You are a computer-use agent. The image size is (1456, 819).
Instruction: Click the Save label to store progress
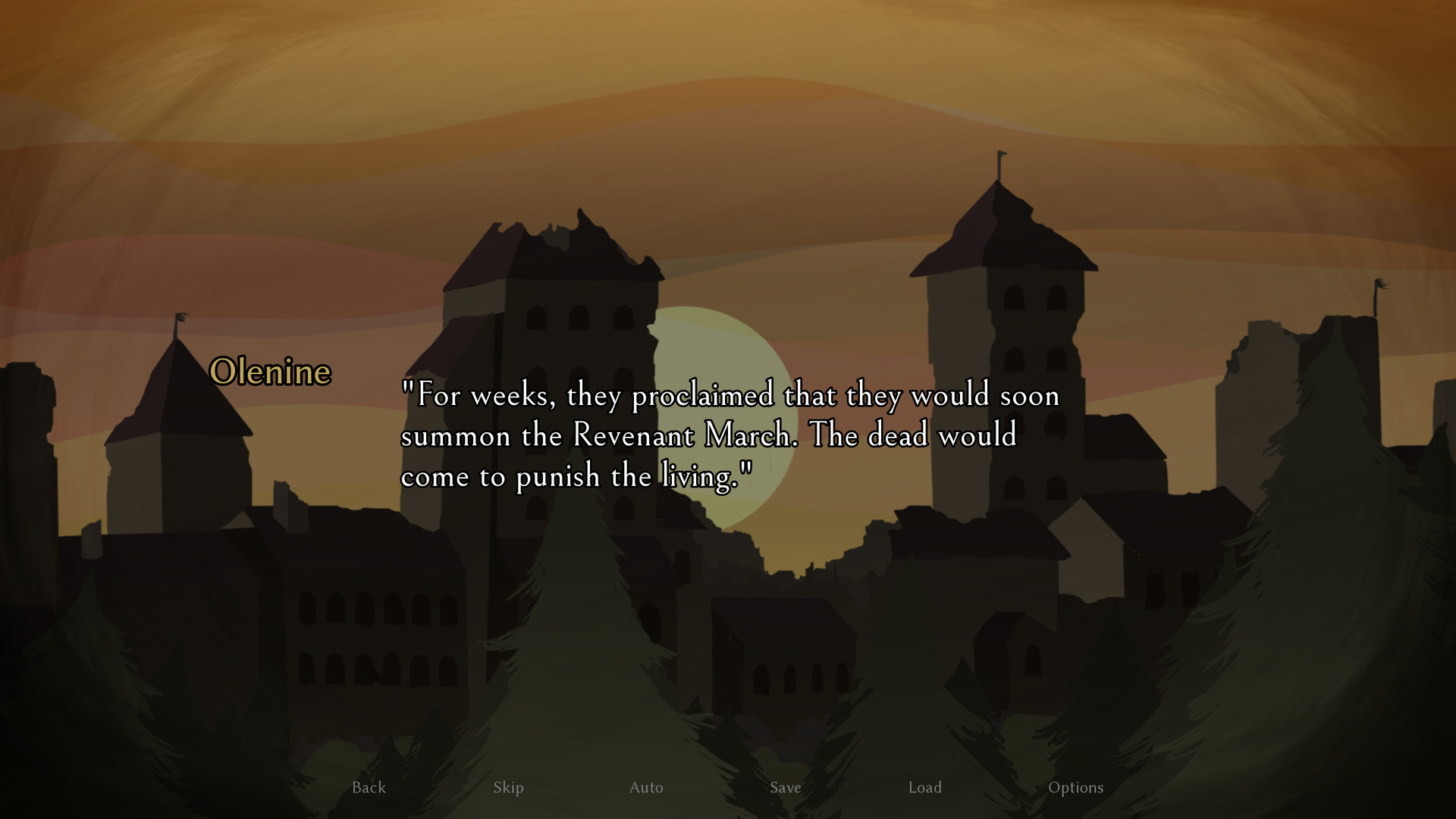pyautogui.click(x=785, y=787)
